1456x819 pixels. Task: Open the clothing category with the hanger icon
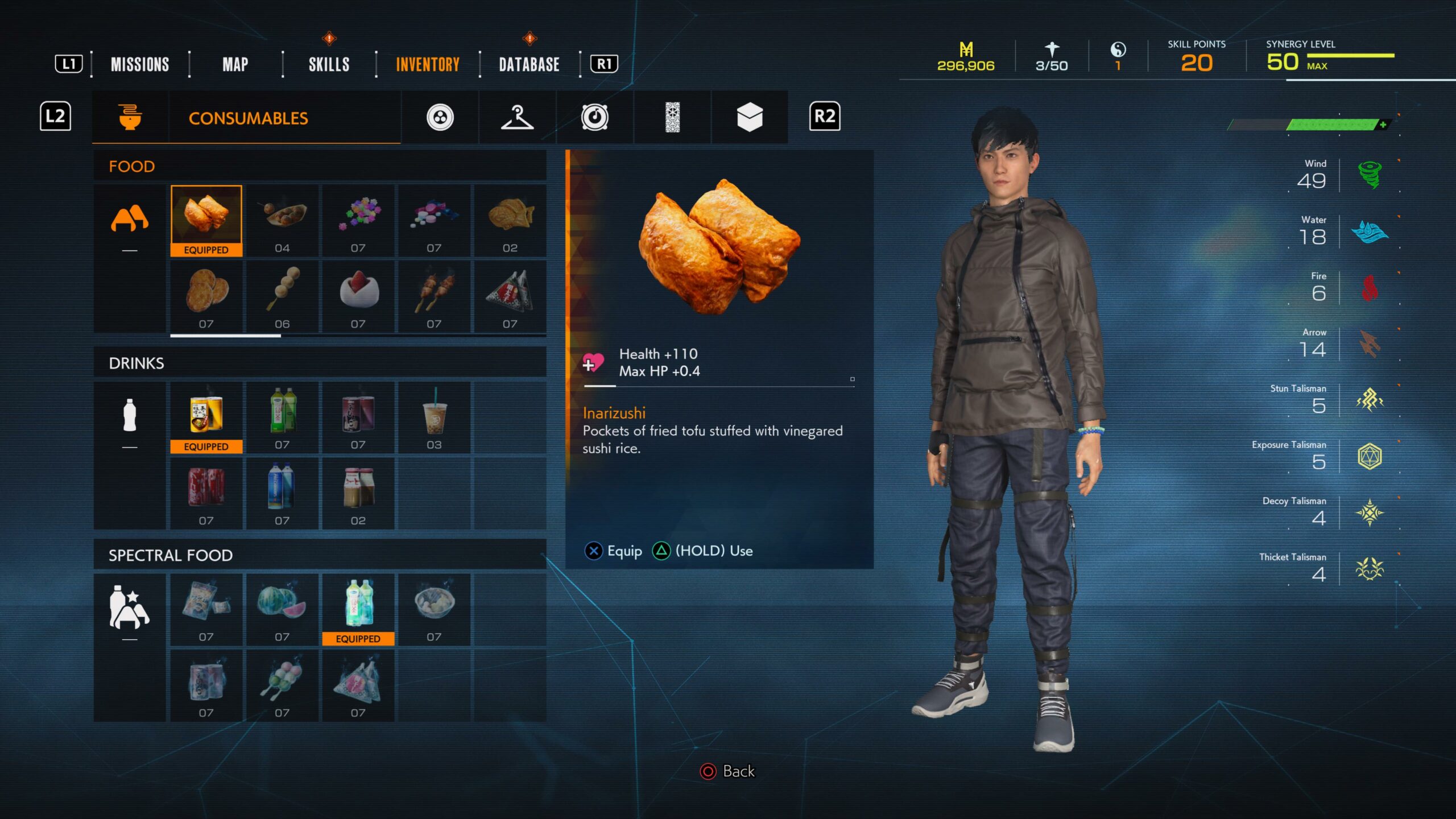click(x=516, y=117)
